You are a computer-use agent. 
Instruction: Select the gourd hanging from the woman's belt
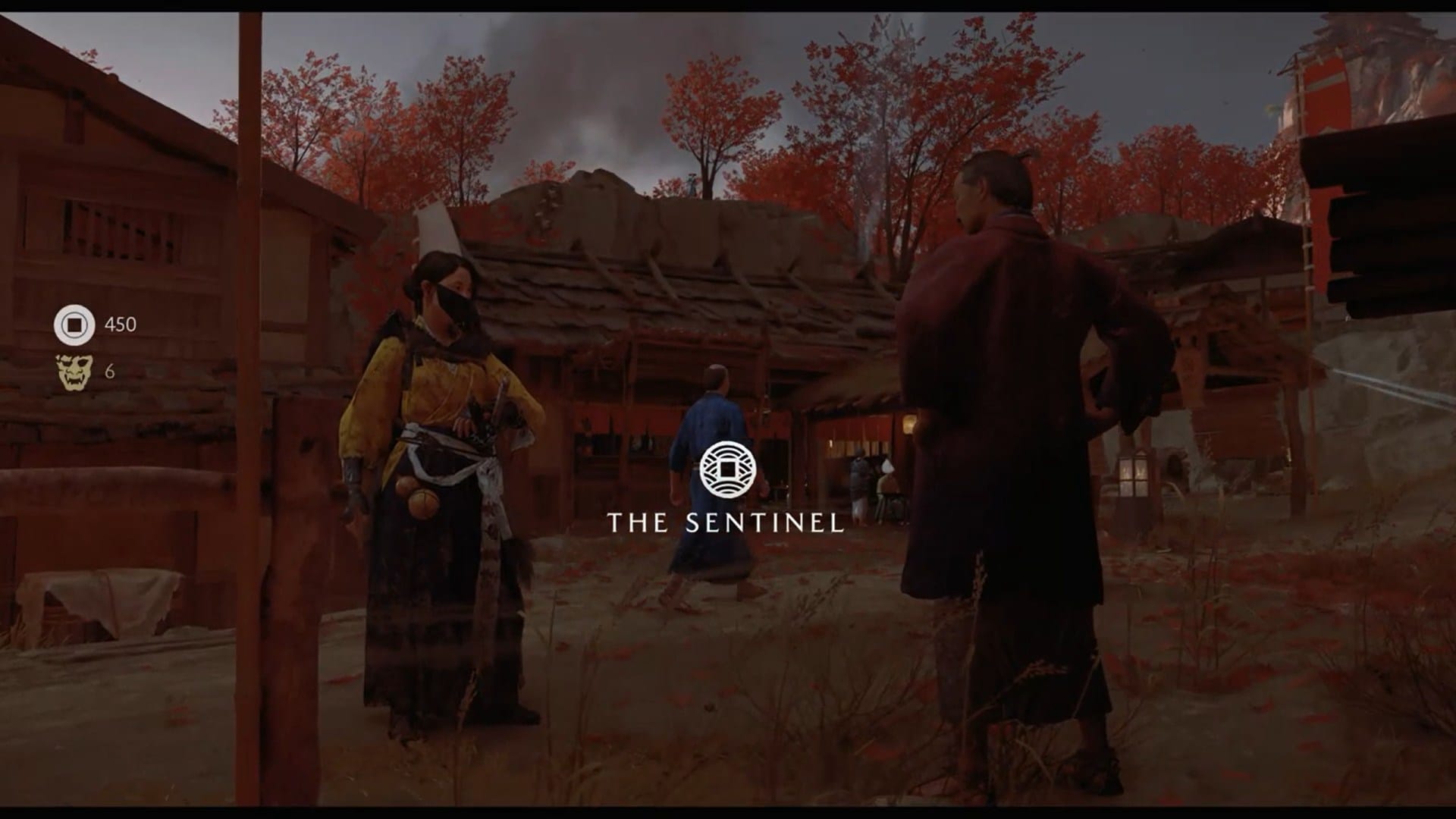(x=423, y=504)
